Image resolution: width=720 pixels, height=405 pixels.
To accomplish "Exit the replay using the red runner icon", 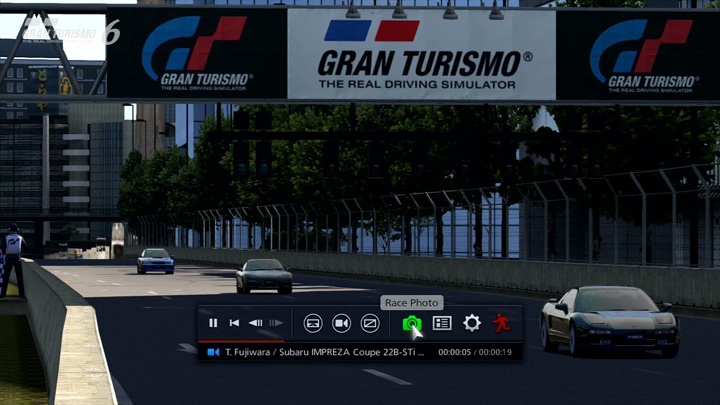I will click(x=501, y=323).
